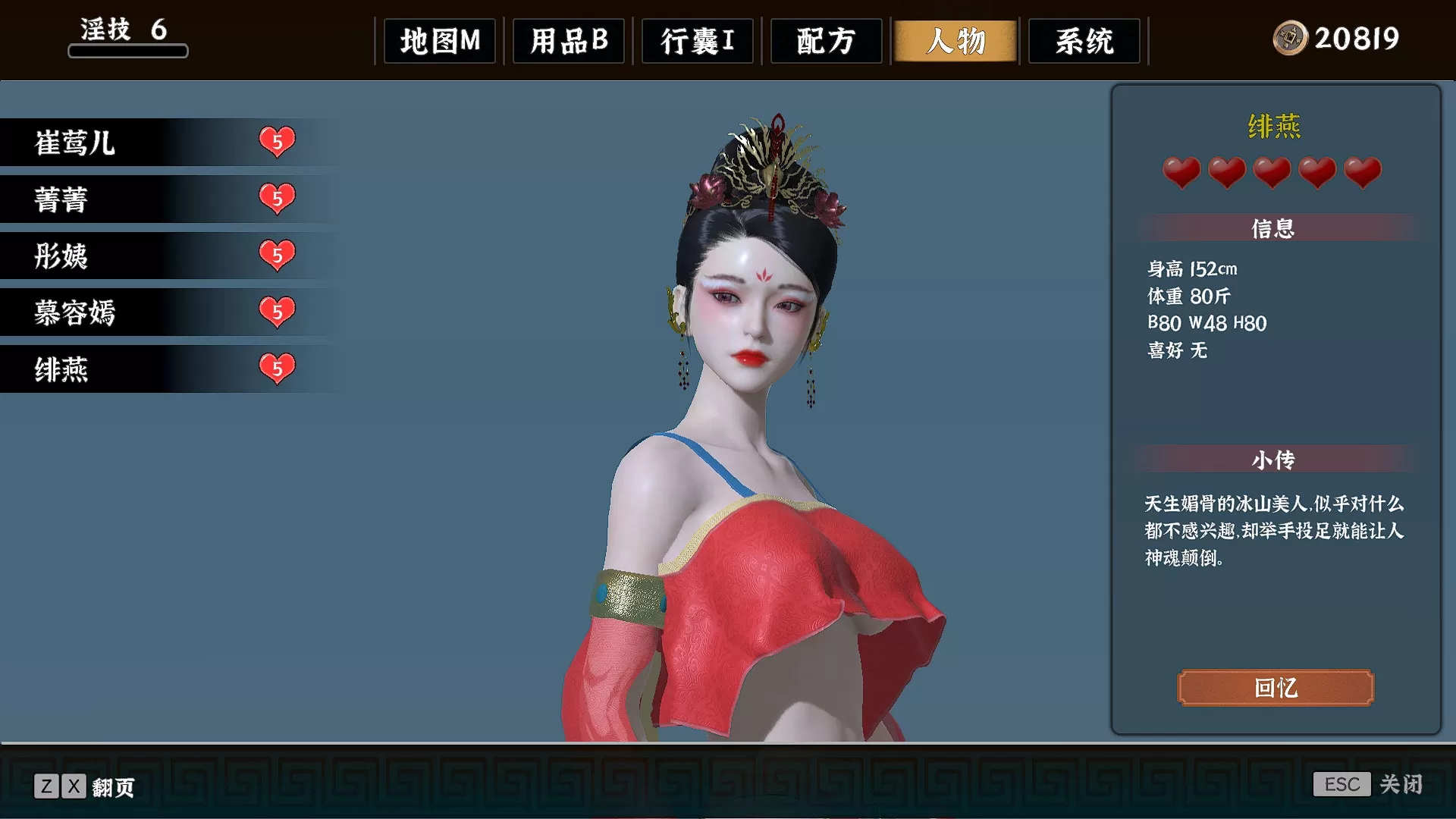Select 崔莺儿 in the character list
The image size is (1456, 819).
tap(152, 143)
